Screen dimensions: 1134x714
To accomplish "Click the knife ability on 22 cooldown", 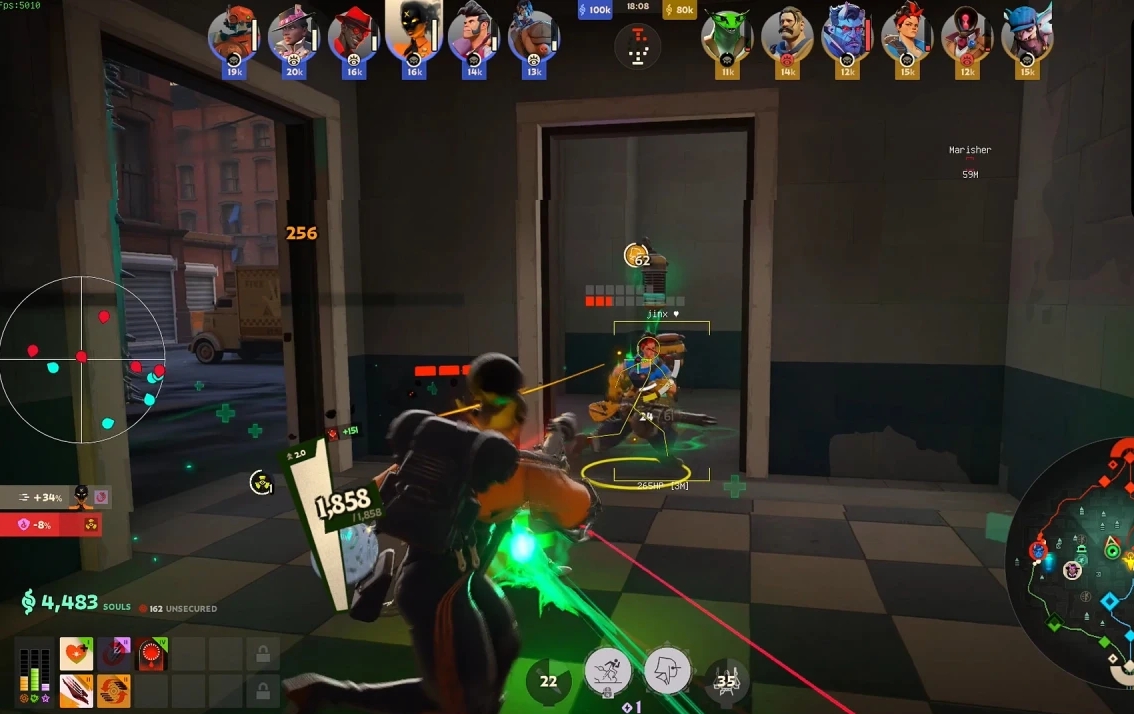I will click(x=549, y=681).
